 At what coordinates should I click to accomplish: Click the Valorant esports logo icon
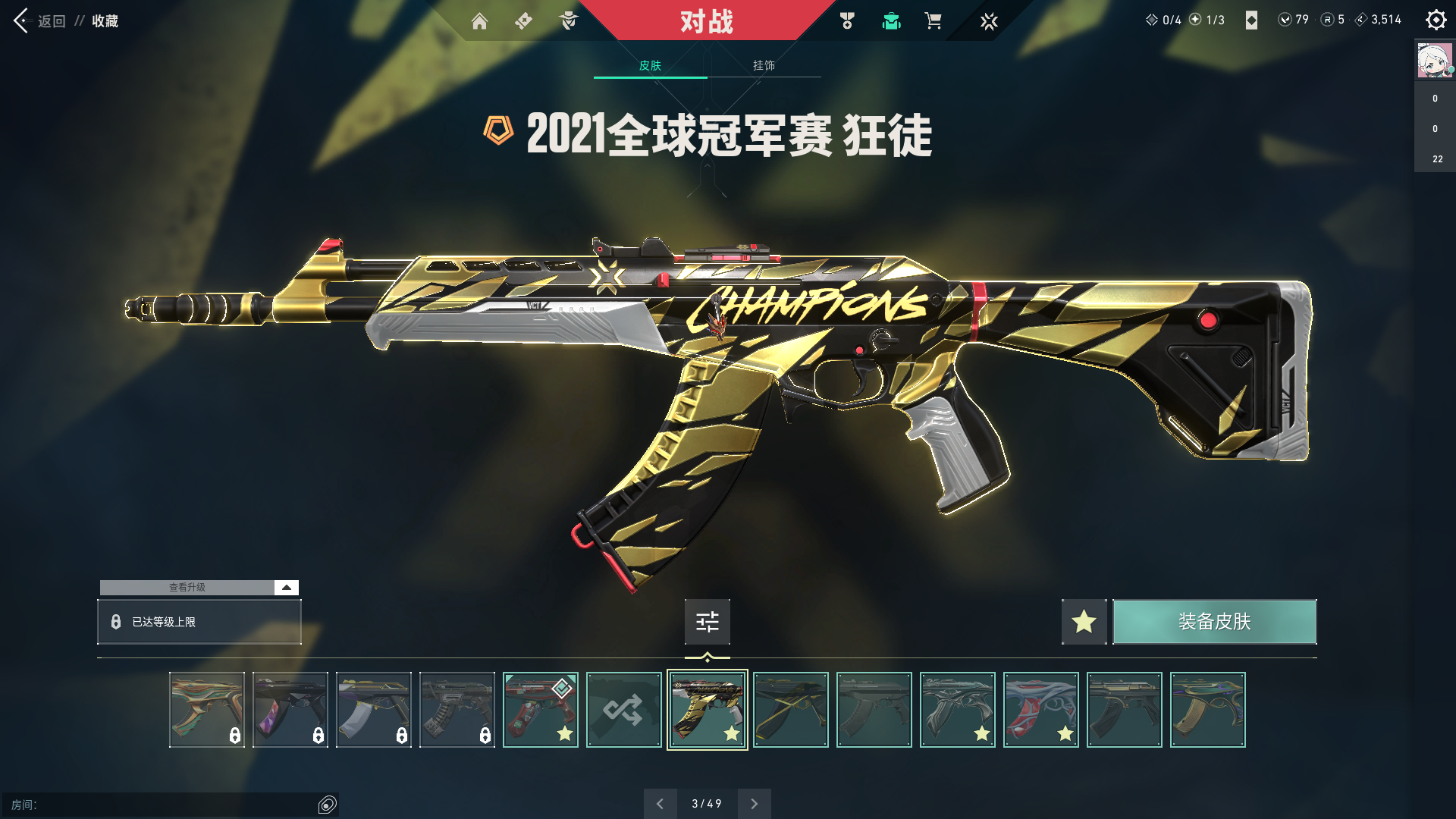point(989,21)
